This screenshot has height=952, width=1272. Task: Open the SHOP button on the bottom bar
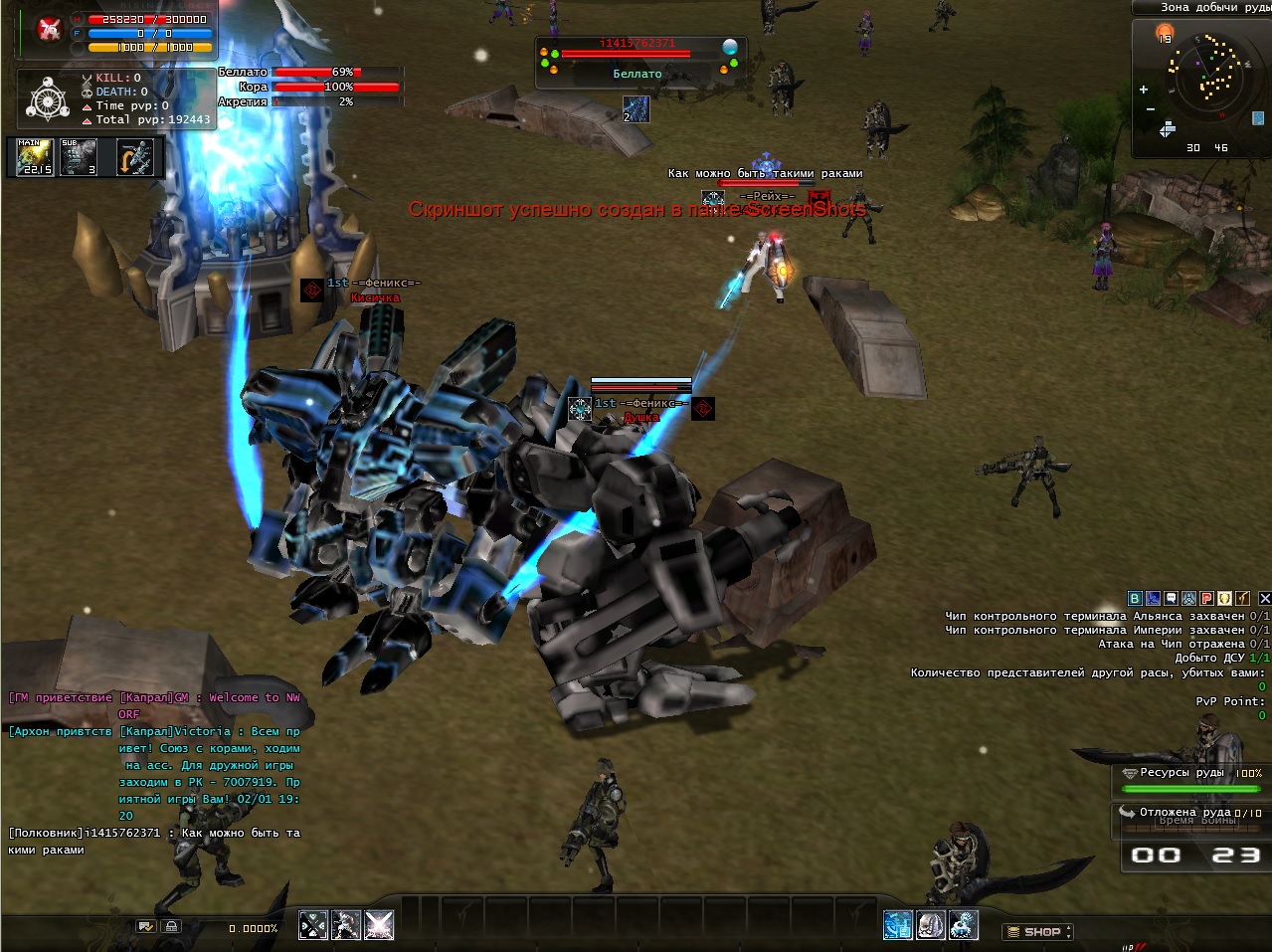pos(1038,932)
